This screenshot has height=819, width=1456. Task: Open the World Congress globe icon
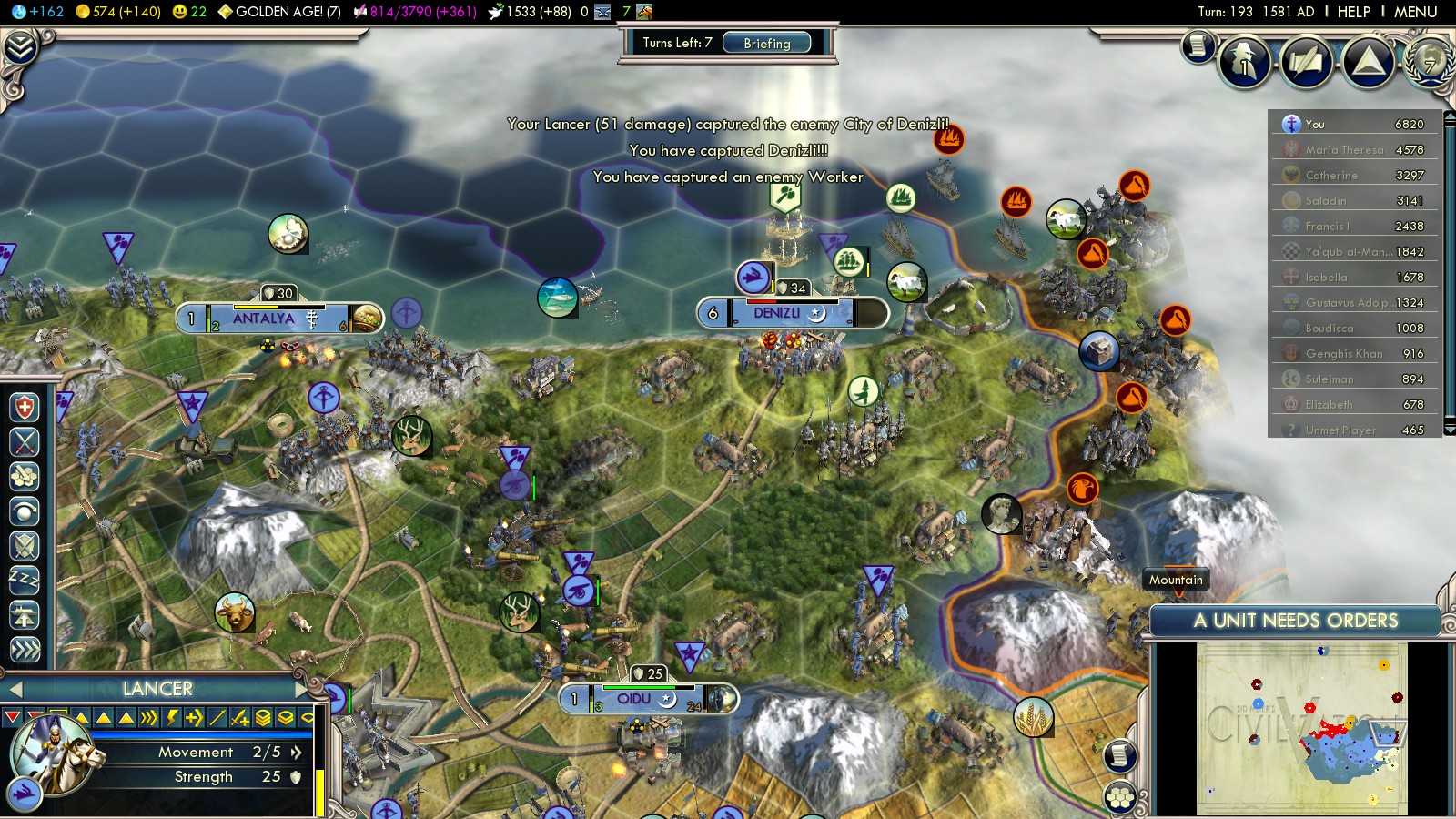click(1429, 62)
